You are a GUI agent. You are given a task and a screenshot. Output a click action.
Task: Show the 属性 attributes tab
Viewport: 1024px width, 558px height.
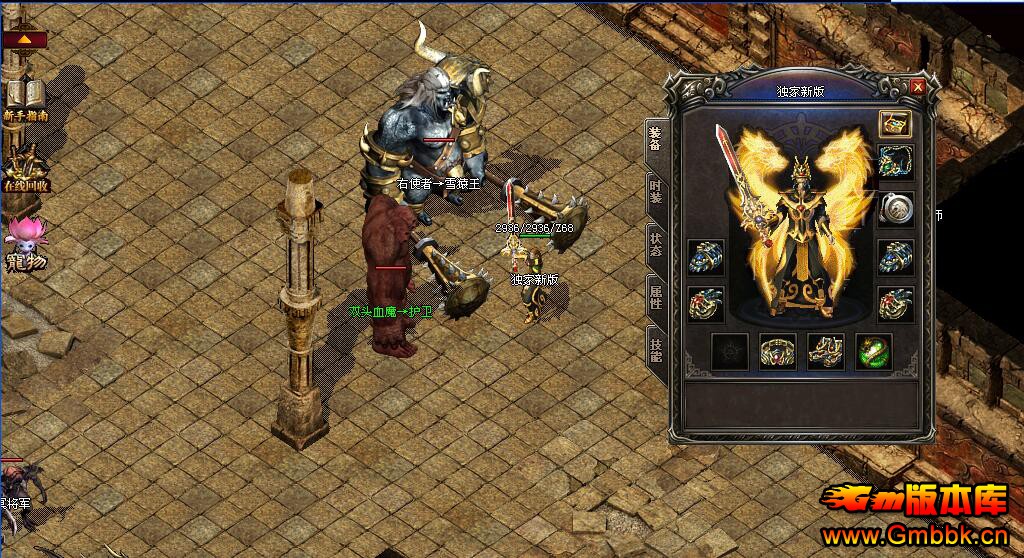point(656,296)
